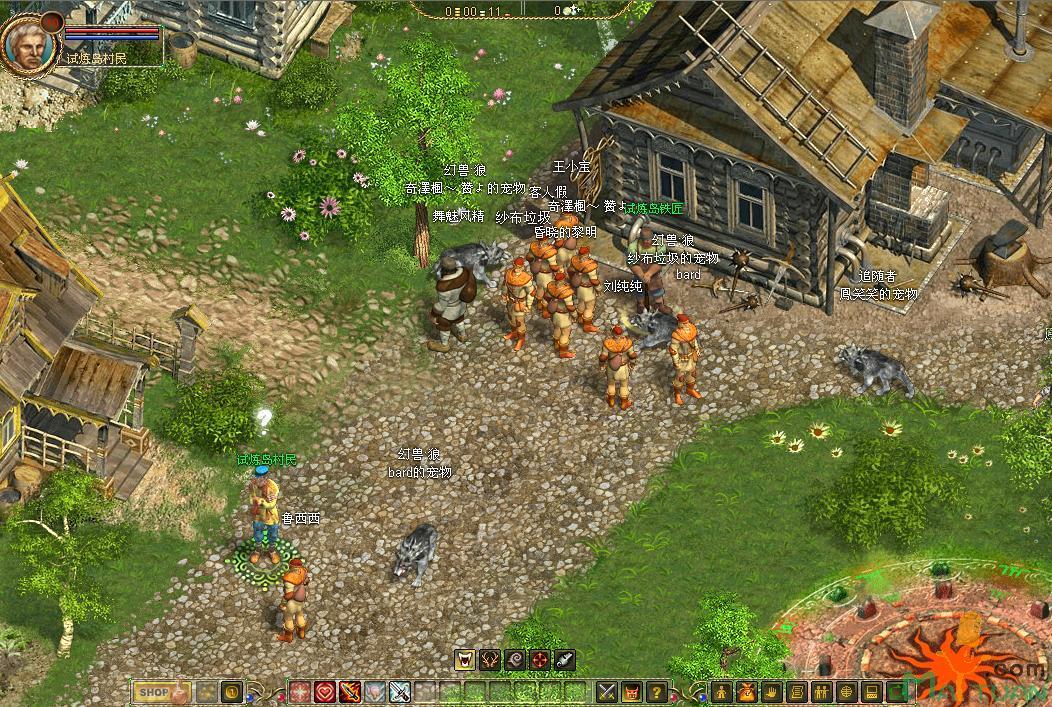Open the character figure menu
Viewport: 1052px width, 707px height.
pyautogui.click(x=722, y=691)
